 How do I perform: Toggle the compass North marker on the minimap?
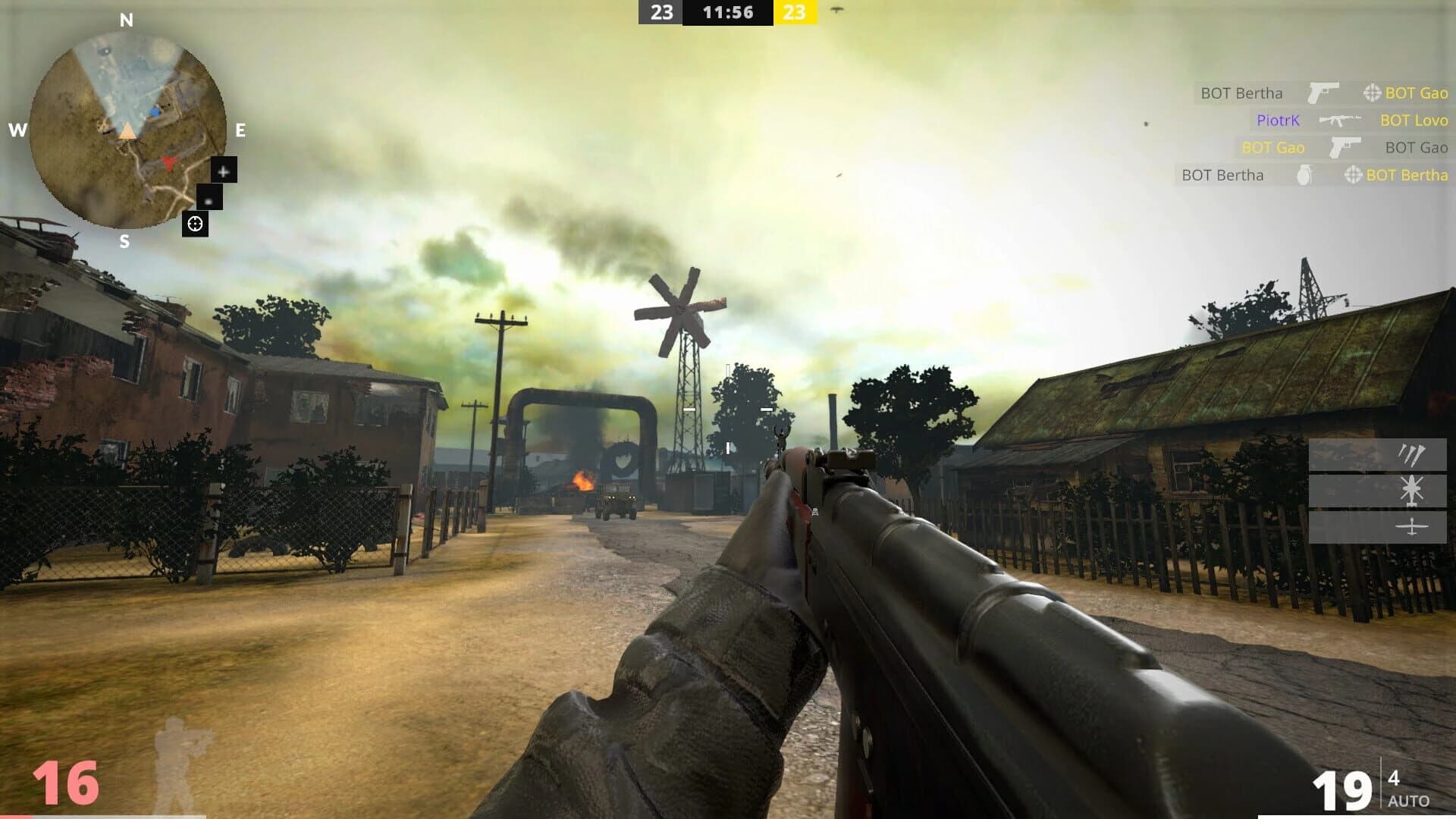coord(125,18)
